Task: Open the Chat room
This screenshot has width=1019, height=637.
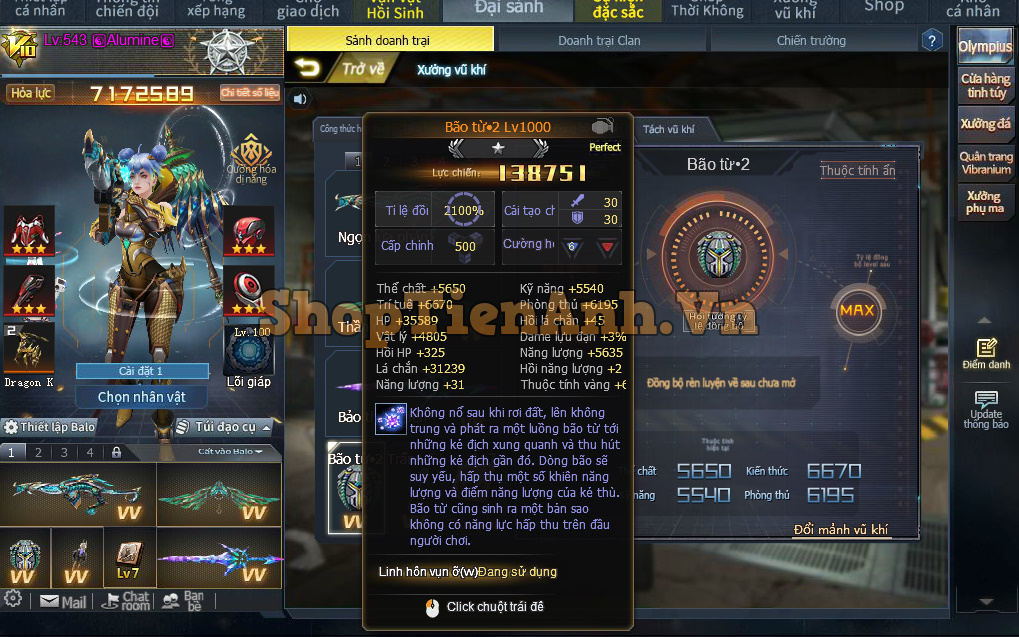Action: [x=126, y=601]
